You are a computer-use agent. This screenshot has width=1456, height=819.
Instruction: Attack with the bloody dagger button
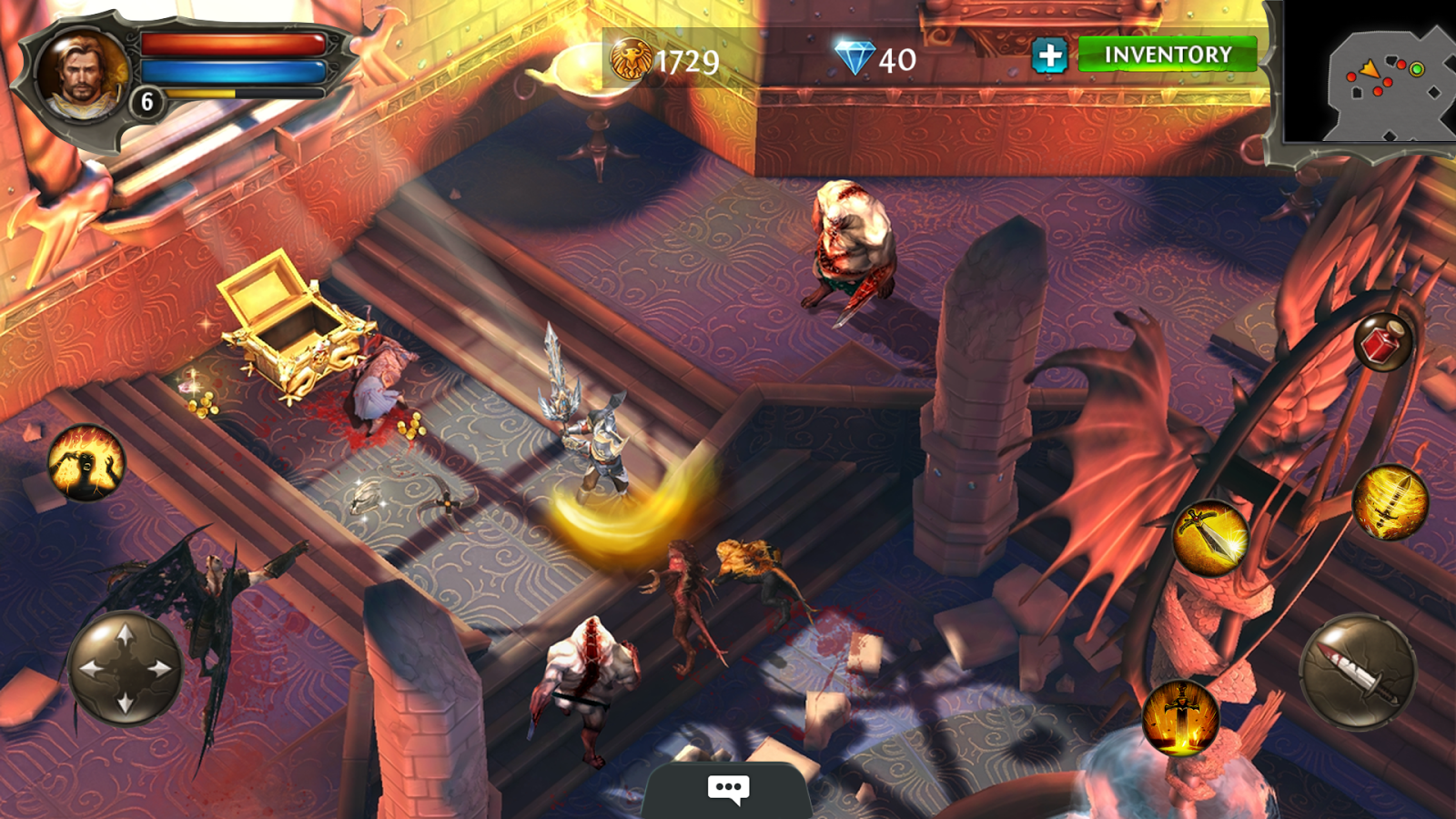[1358, 672]
